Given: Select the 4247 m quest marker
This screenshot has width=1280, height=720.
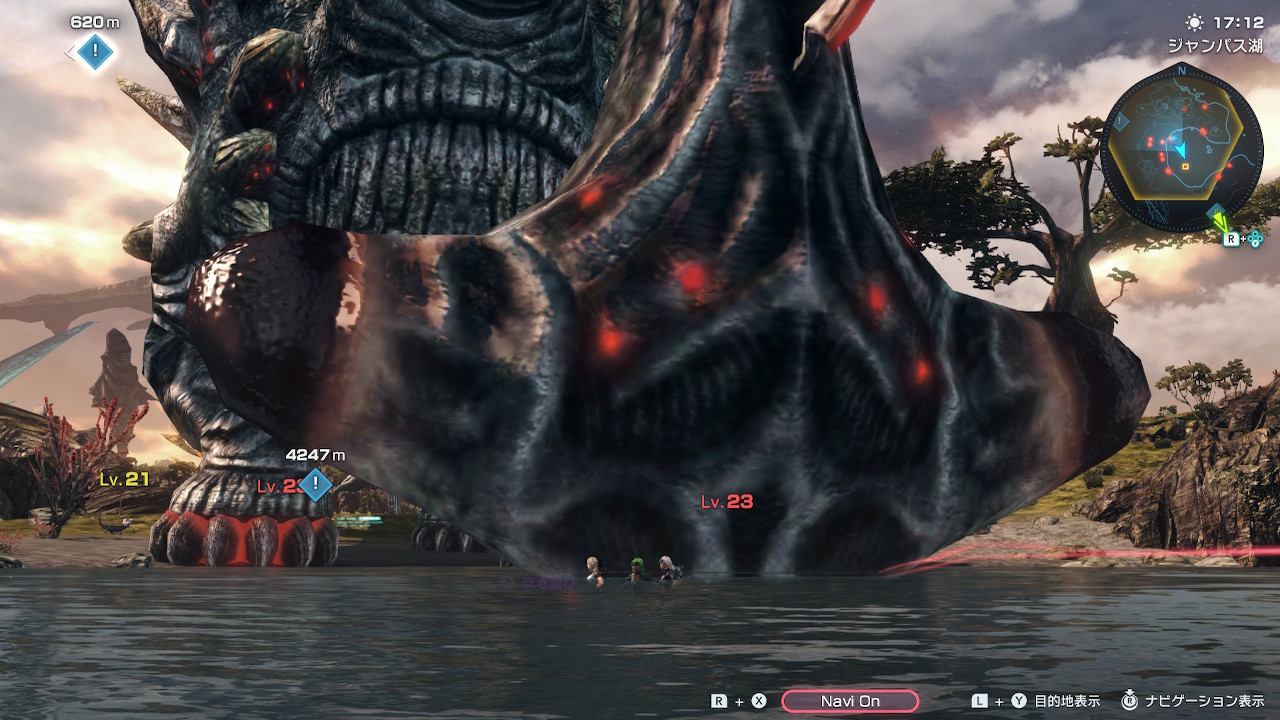Looking at the screenshot, I should coord(316,485).
